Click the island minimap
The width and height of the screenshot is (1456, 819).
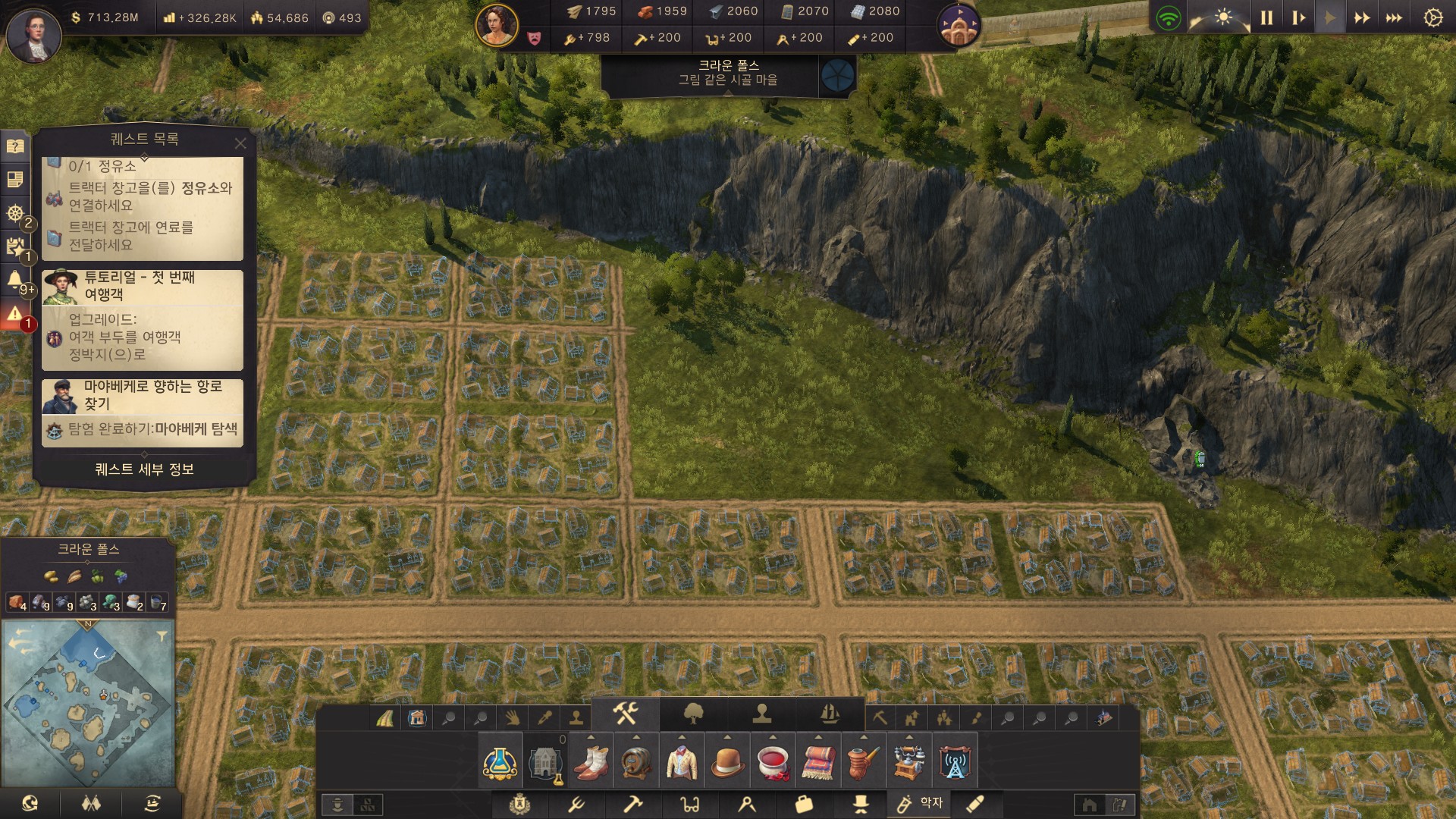point(89,703)
